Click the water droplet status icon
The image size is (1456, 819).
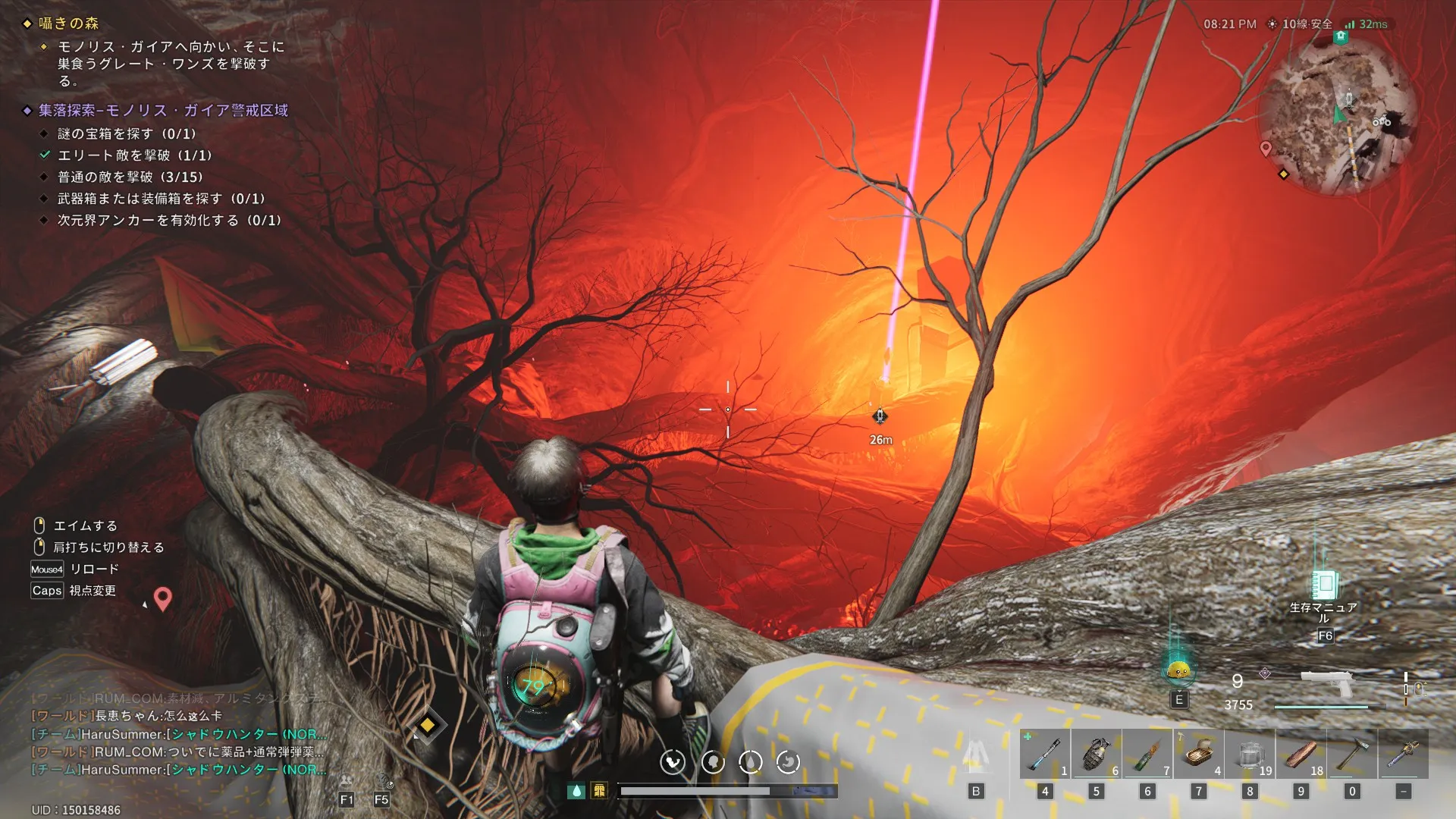coord(576,791)
